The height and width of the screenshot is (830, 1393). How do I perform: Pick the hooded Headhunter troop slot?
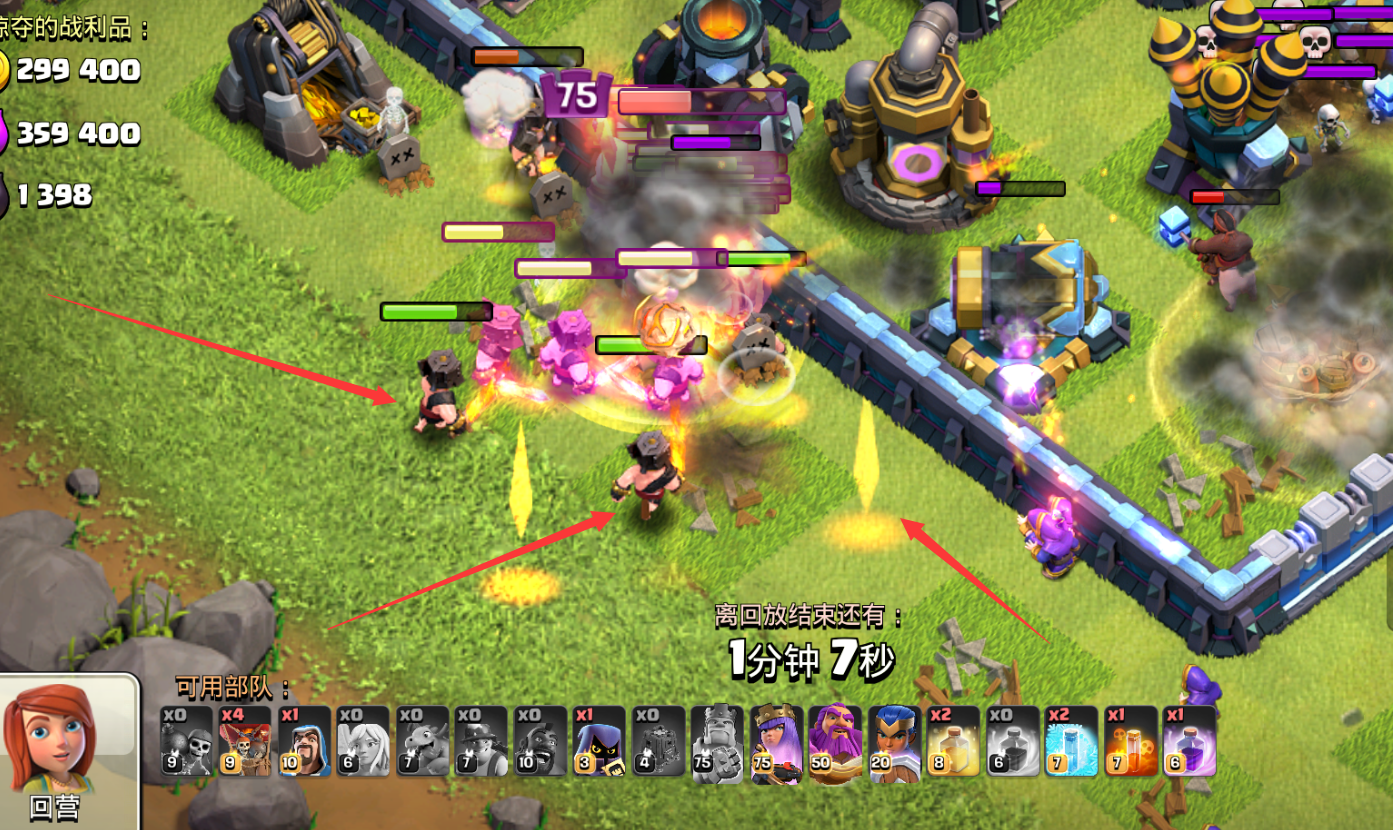599,741
